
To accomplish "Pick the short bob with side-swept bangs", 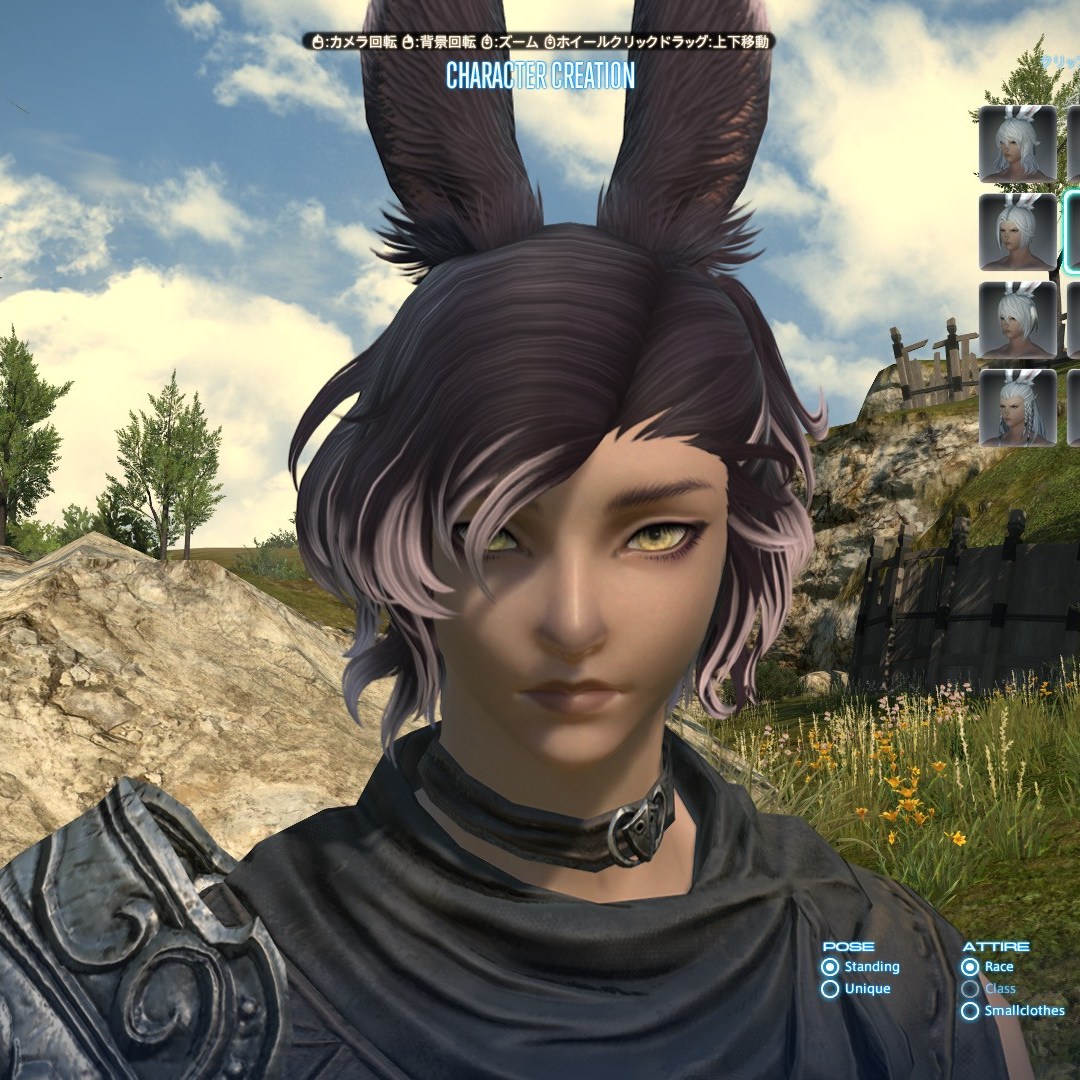I will click(x=1018, y=319).
